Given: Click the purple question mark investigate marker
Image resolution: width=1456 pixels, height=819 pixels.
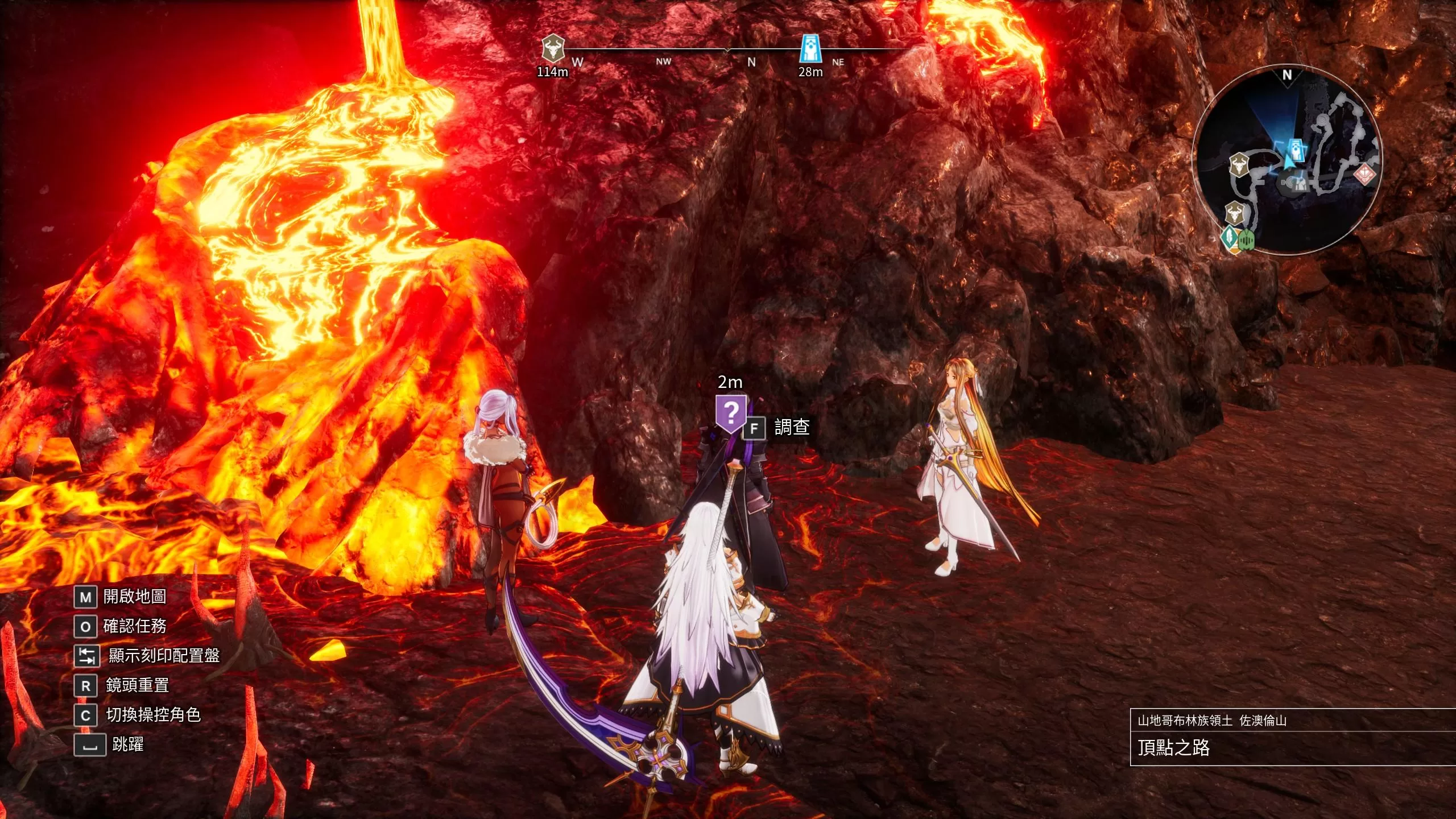Looking at the screenshot, I should point(731,413).
